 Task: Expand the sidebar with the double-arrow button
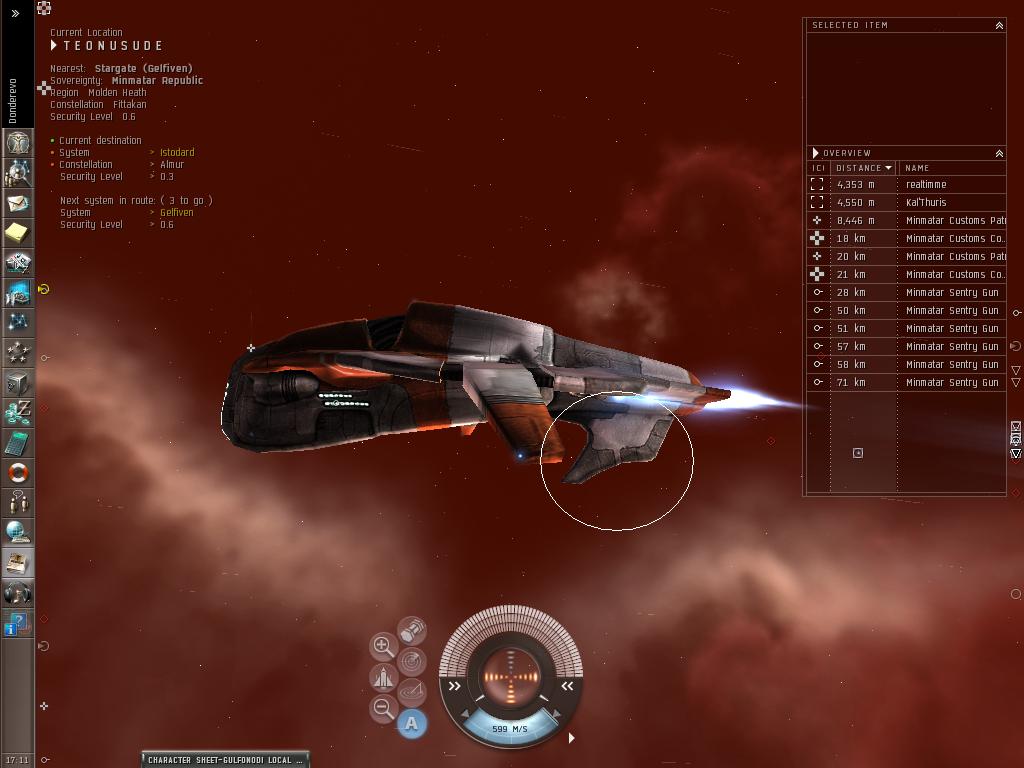(x=16, y=14)
